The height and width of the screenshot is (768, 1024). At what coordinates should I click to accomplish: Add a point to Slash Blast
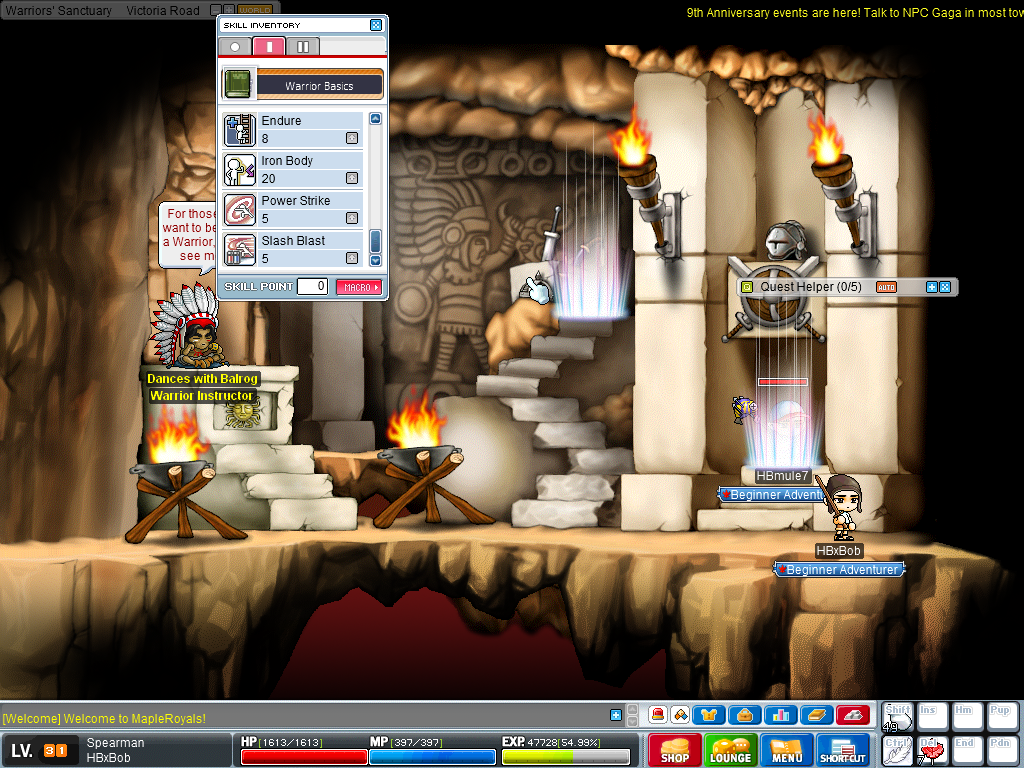pos(352,258)
